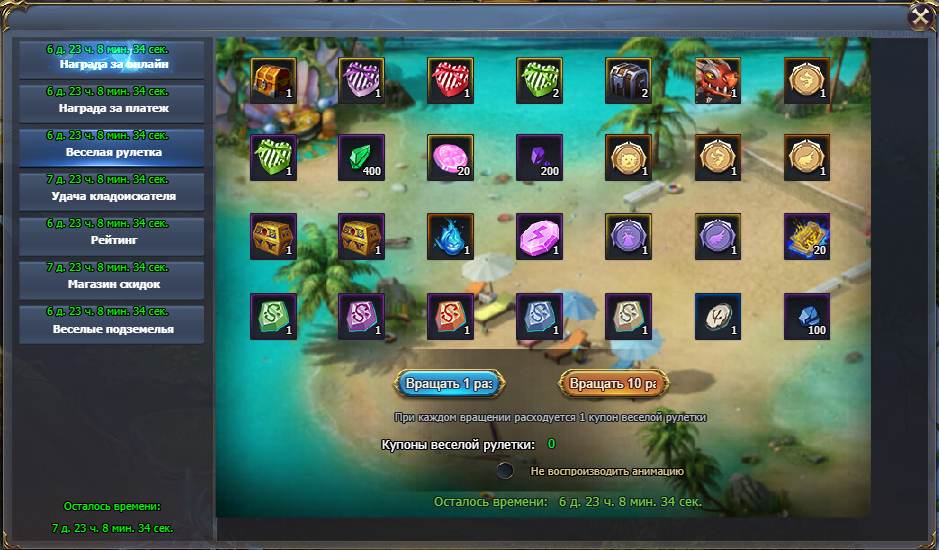The width and height of the screenshot is (939, 550).
Task: Toggle the "Не воспроизводить анимацию" option
Action: pos(506,470)
